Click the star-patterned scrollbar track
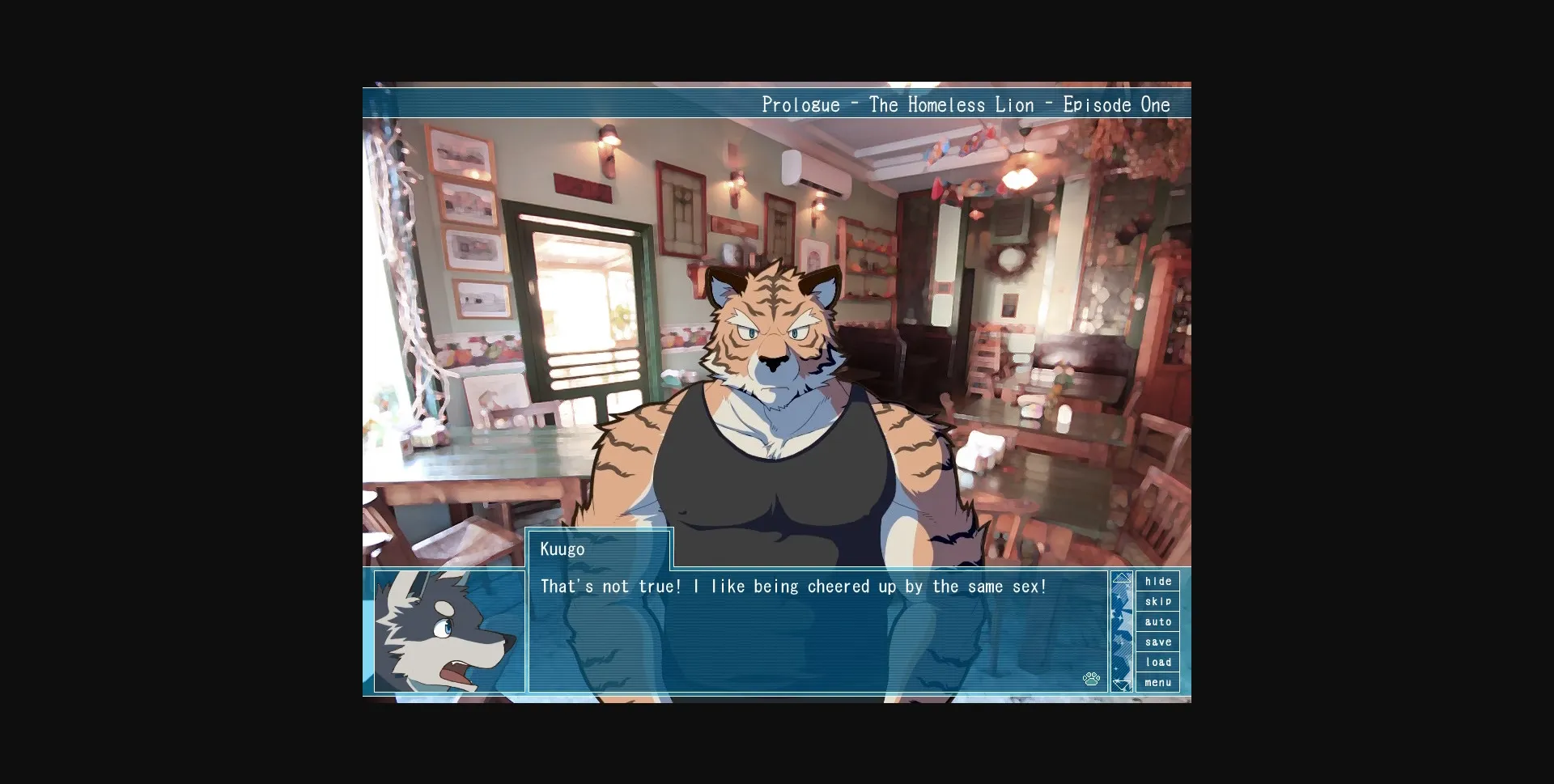 point(1122,631)
